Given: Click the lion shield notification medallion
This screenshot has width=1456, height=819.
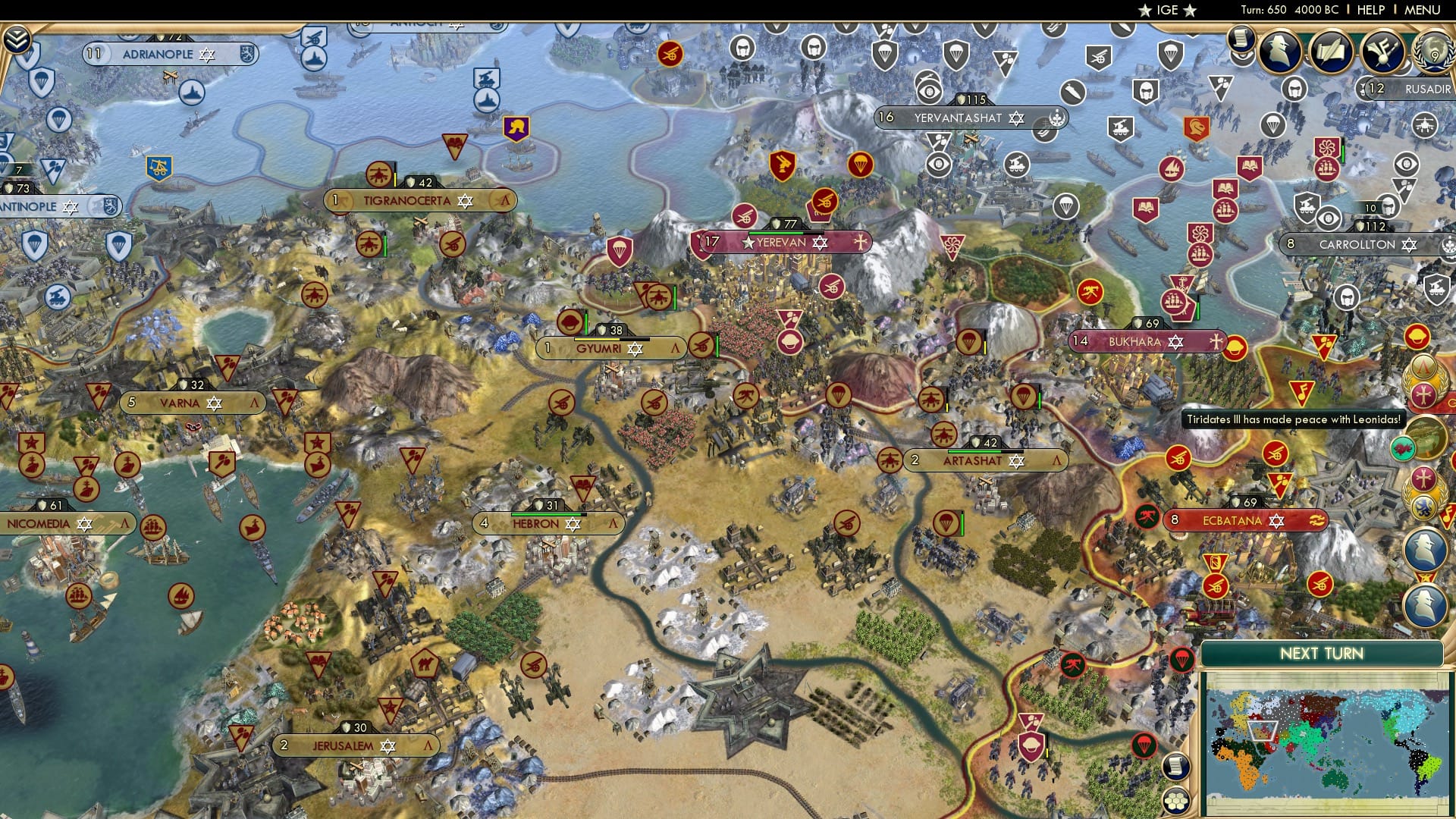Looking at the screenshot, I should coord(1424,505).
